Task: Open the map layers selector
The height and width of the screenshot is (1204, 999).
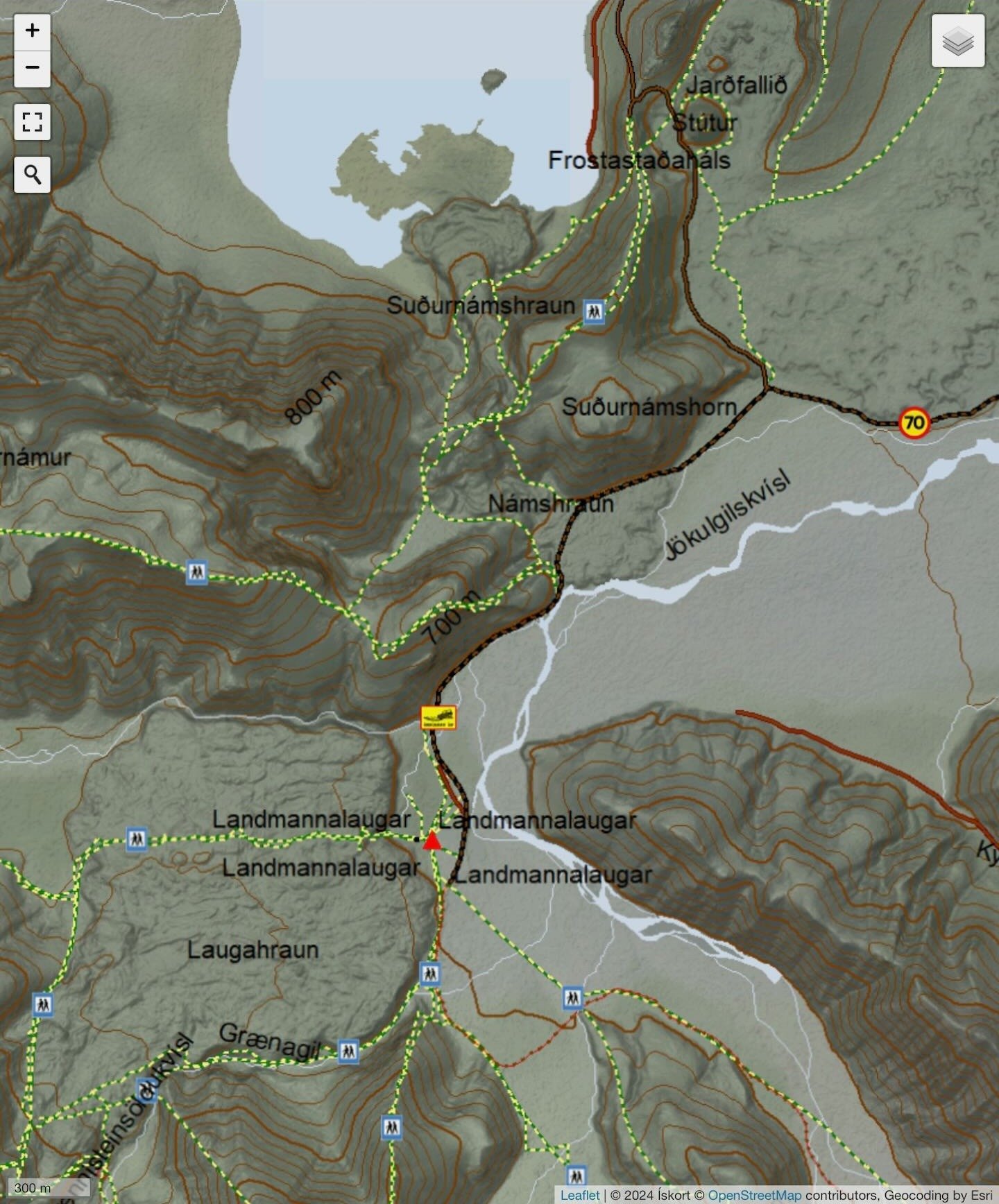Action: point(957,42)
